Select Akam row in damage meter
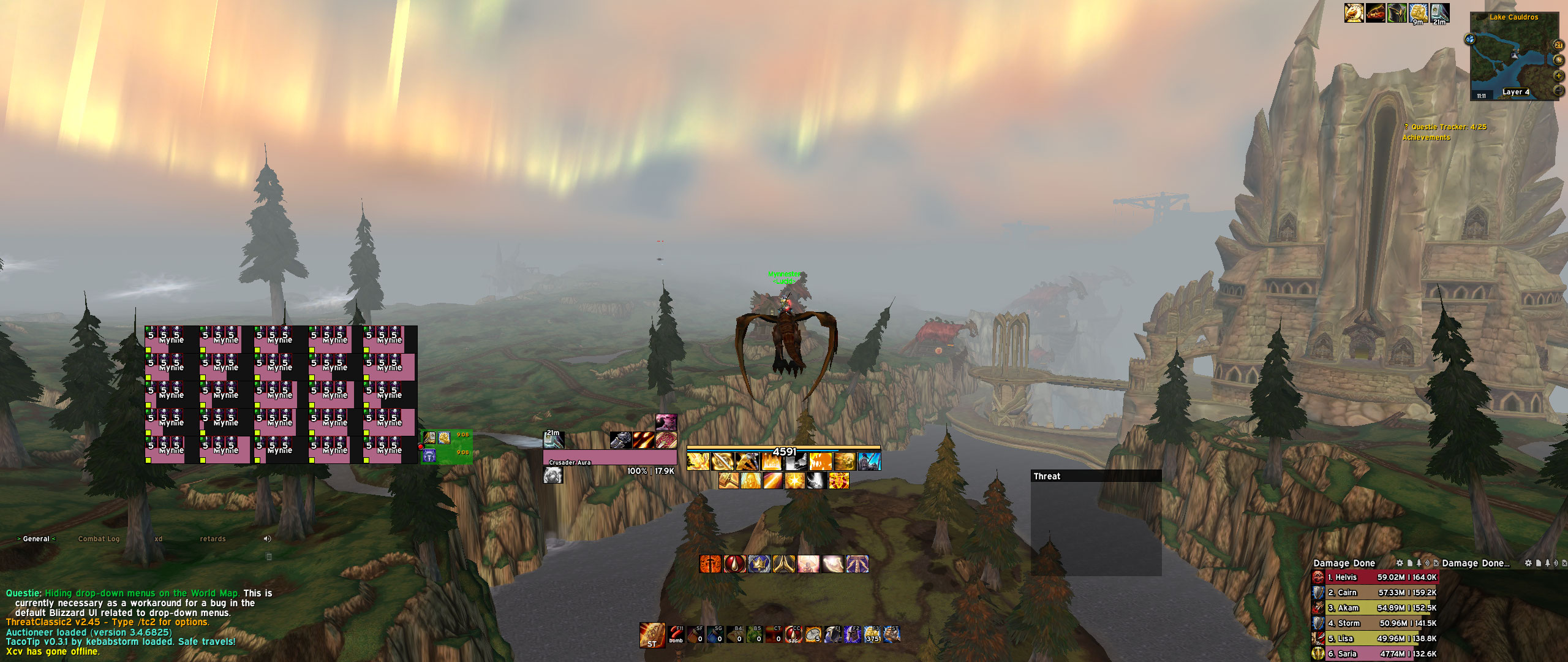 click(1374, 608)
